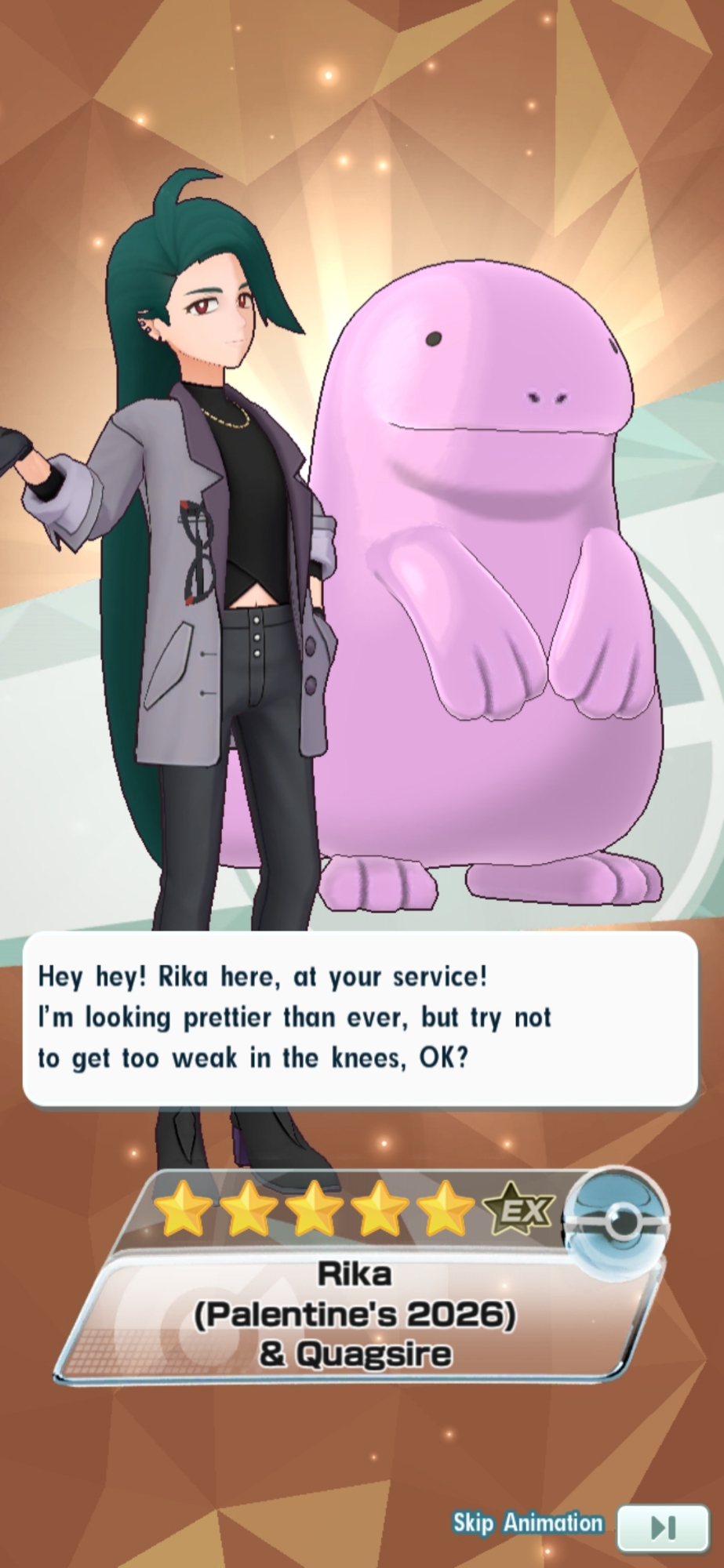Advance Rika's dialogue text box
Image resolution: width=724 pixels, height=1568 pixels.
(360, 1018)
